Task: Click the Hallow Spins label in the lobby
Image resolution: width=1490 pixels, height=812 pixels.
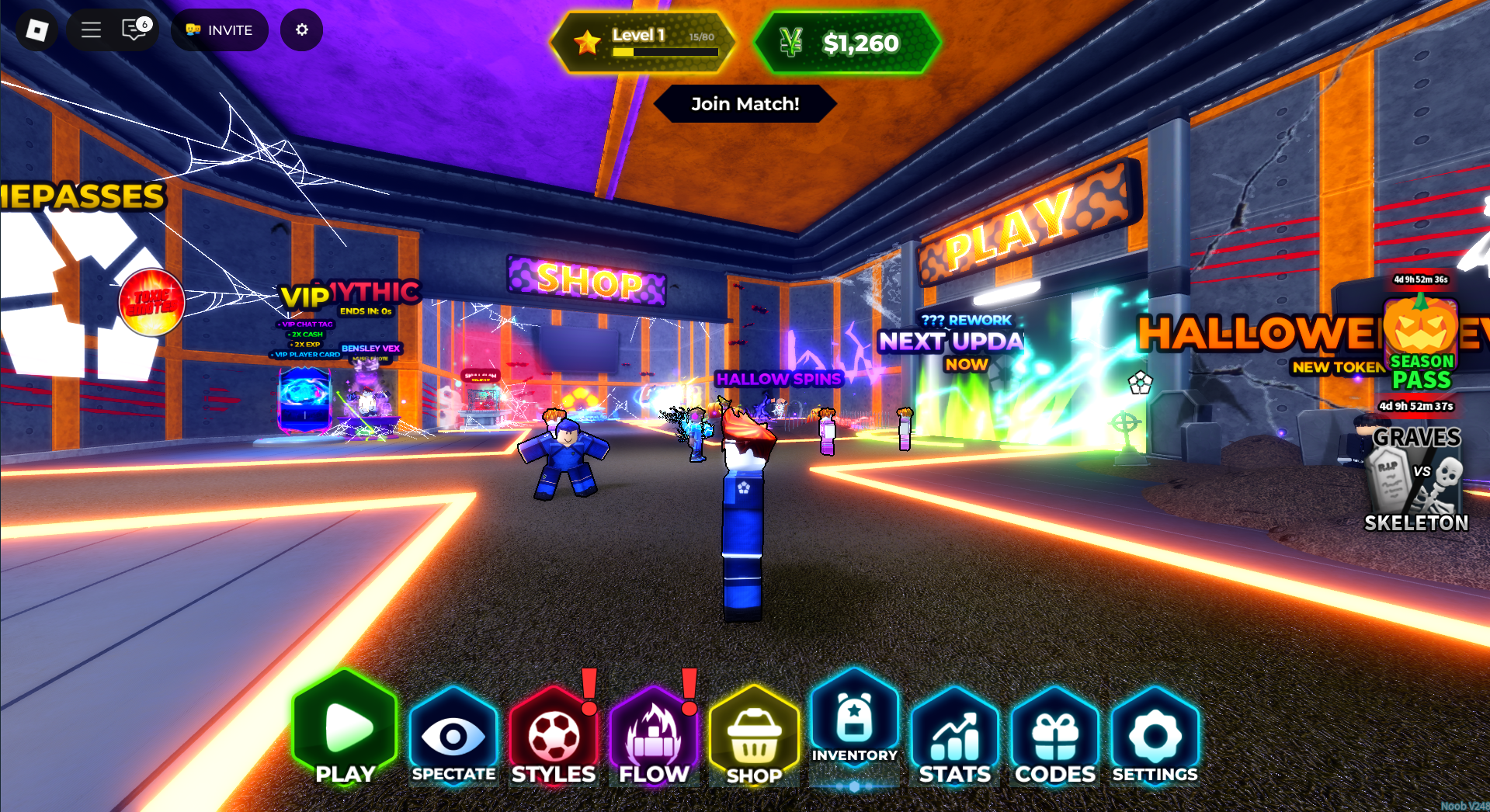Action: pyautogui.click(x=778, y=379)
